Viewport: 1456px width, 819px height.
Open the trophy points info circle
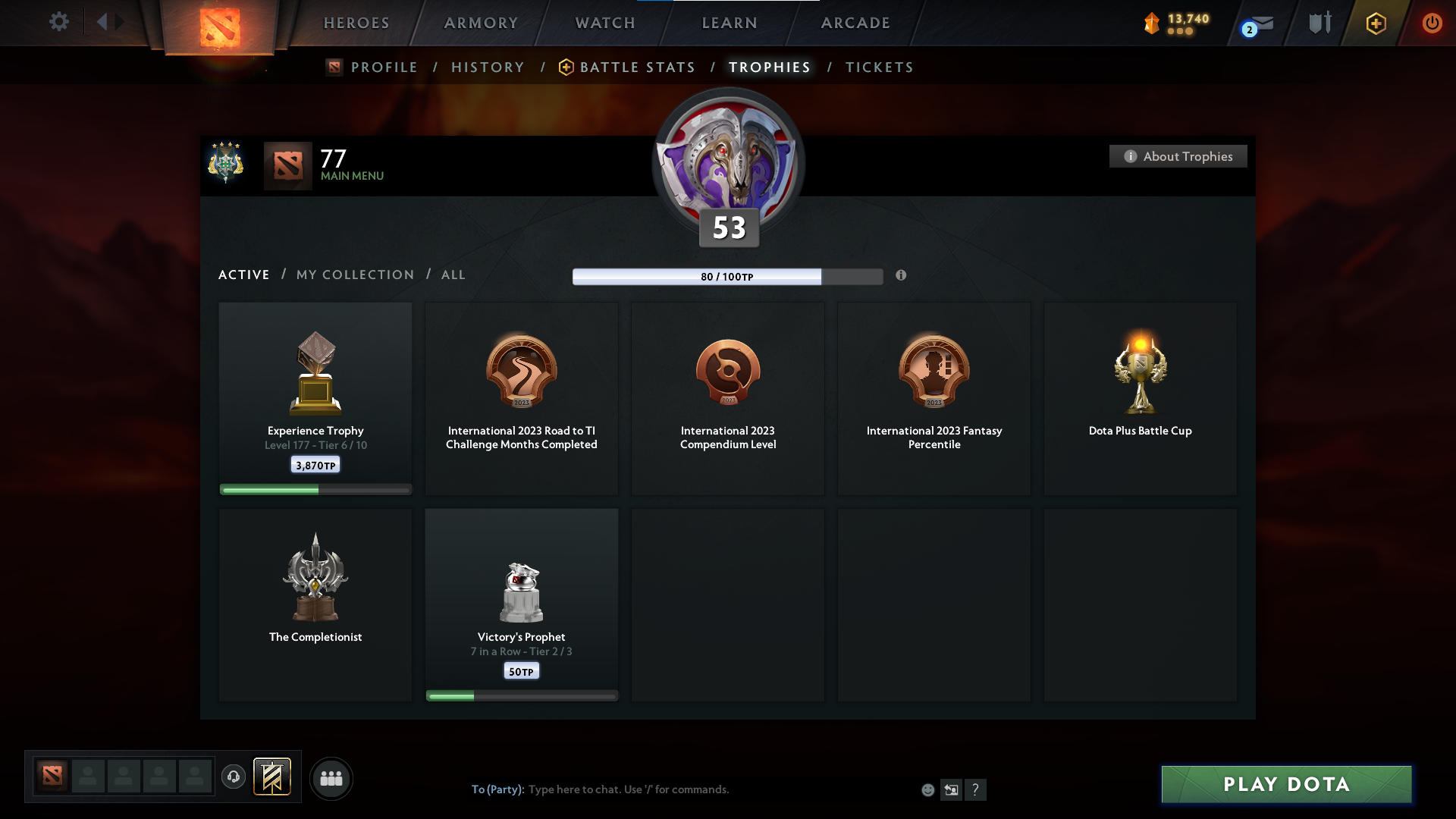pos(902,276)
